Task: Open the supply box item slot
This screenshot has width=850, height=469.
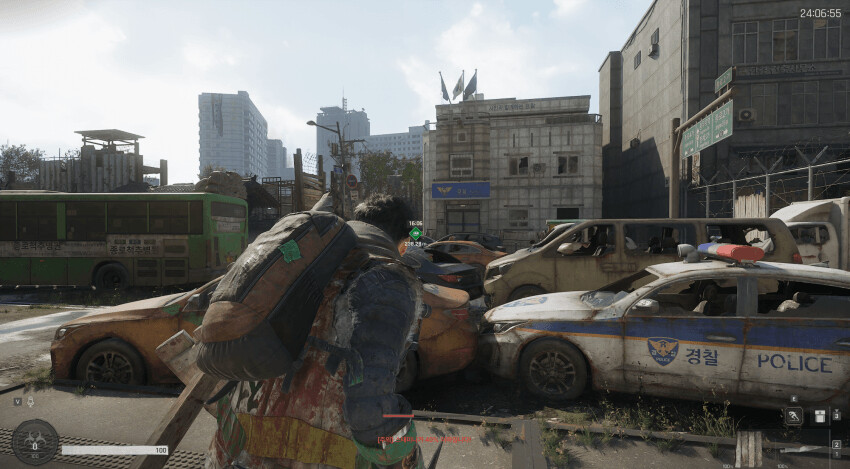Action: pos(819,416)
